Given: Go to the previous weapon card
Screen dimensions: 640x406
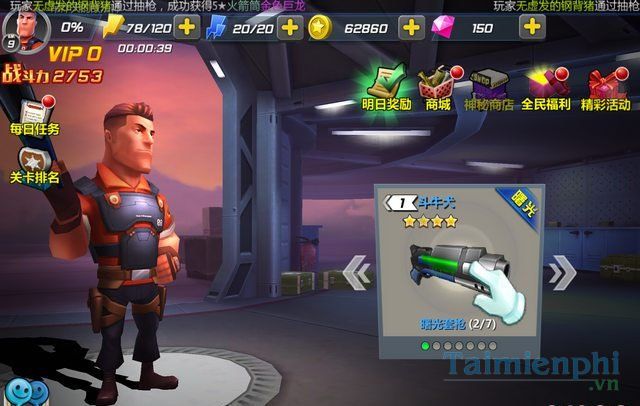Looking at the screenshot, I should pos(356,272).
